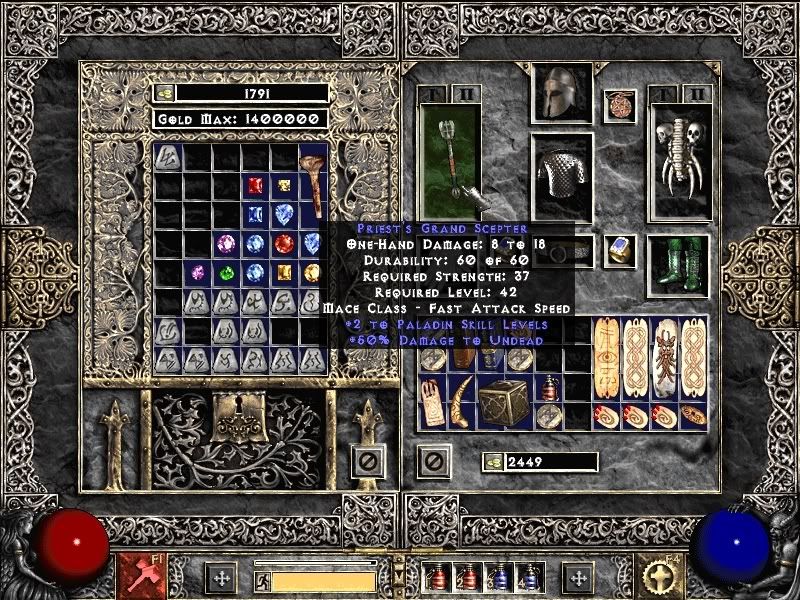Toggle the run/walk button

click(x=261, y=581)
